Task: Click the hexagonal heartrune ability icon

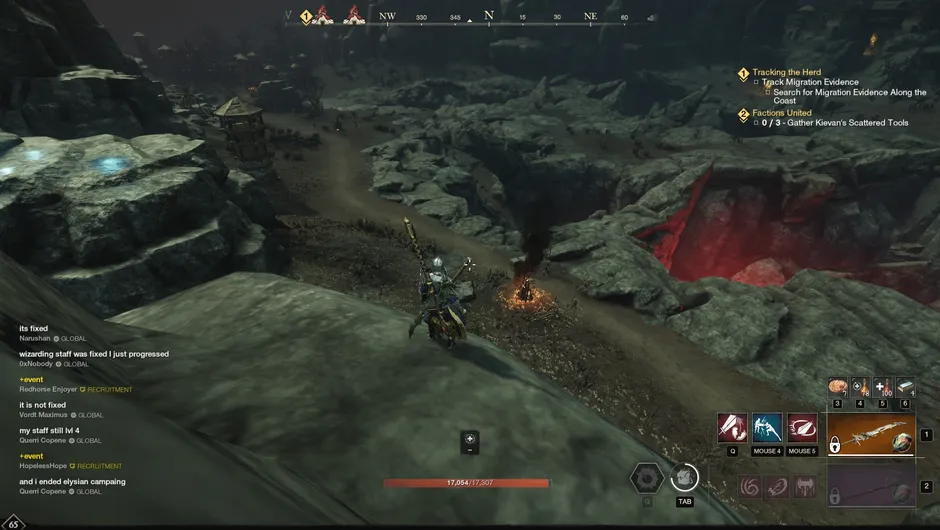Action: 647,478
